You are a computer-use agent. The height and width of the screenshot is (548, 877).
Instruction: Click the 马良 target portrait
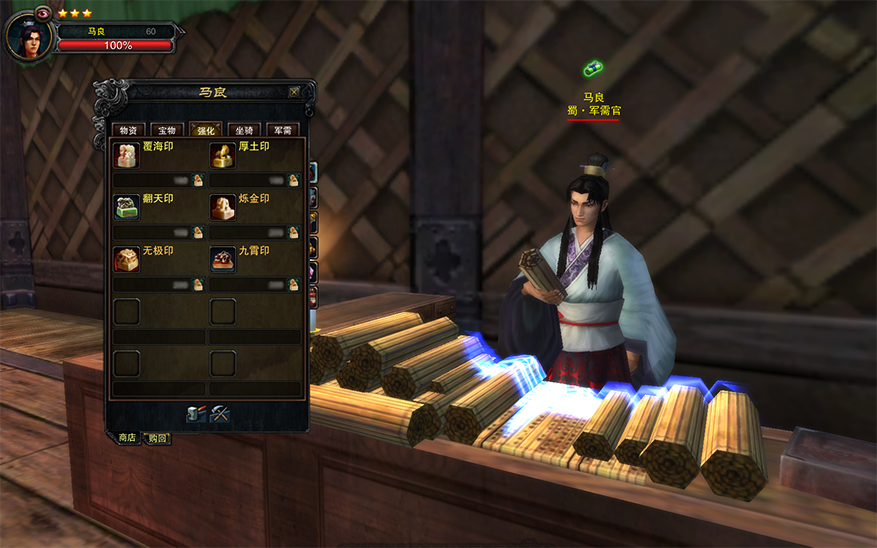tap(29, 37)
